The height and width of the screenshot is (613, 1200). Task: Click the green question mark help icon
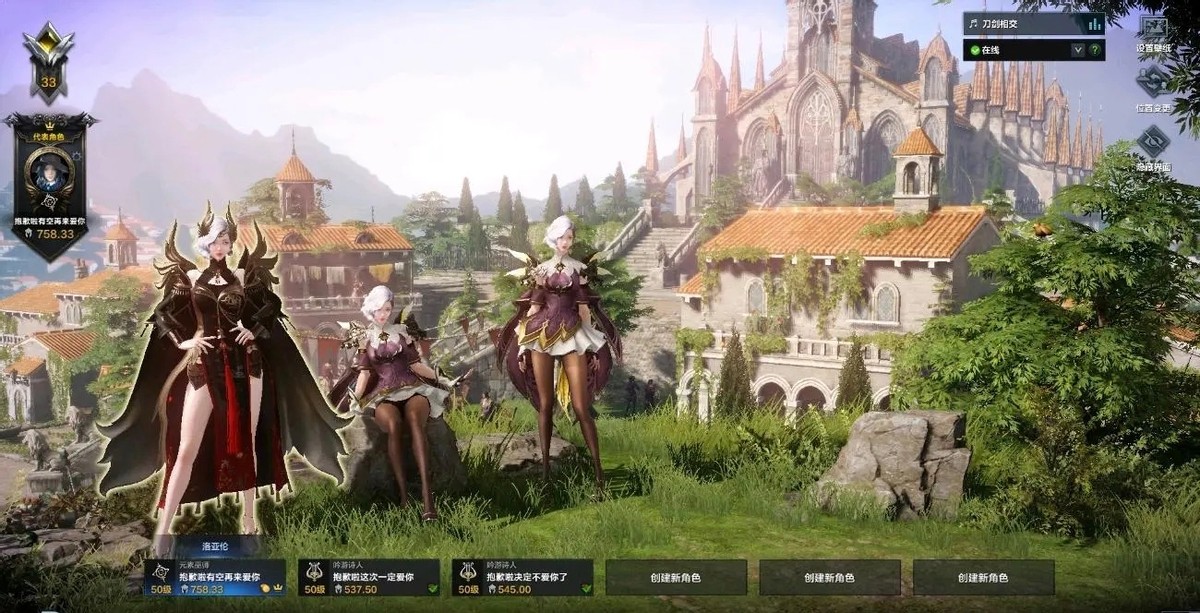click(x=1095, y=49)
